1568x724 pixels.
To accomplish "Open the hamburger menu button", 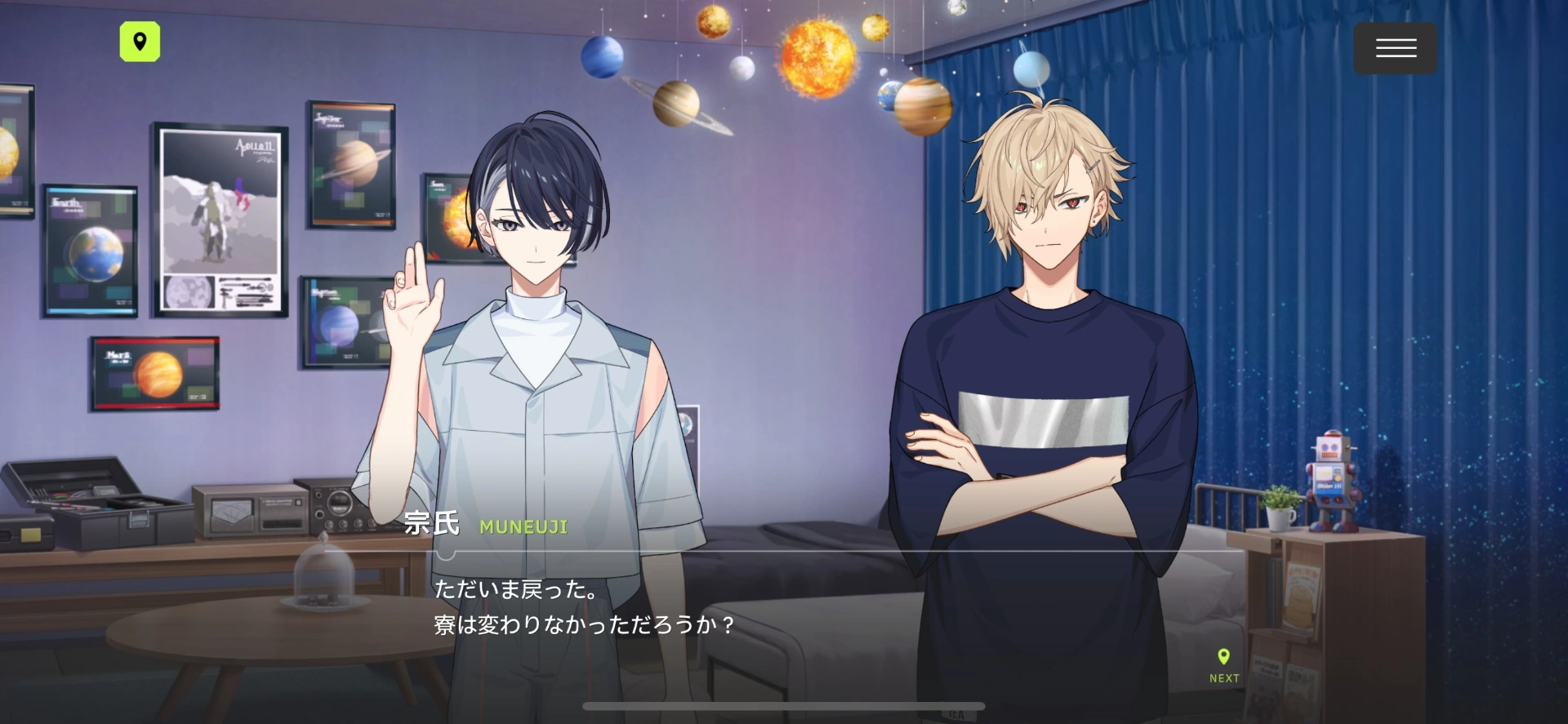I will pyautogui.click(x=1395, y=49).
